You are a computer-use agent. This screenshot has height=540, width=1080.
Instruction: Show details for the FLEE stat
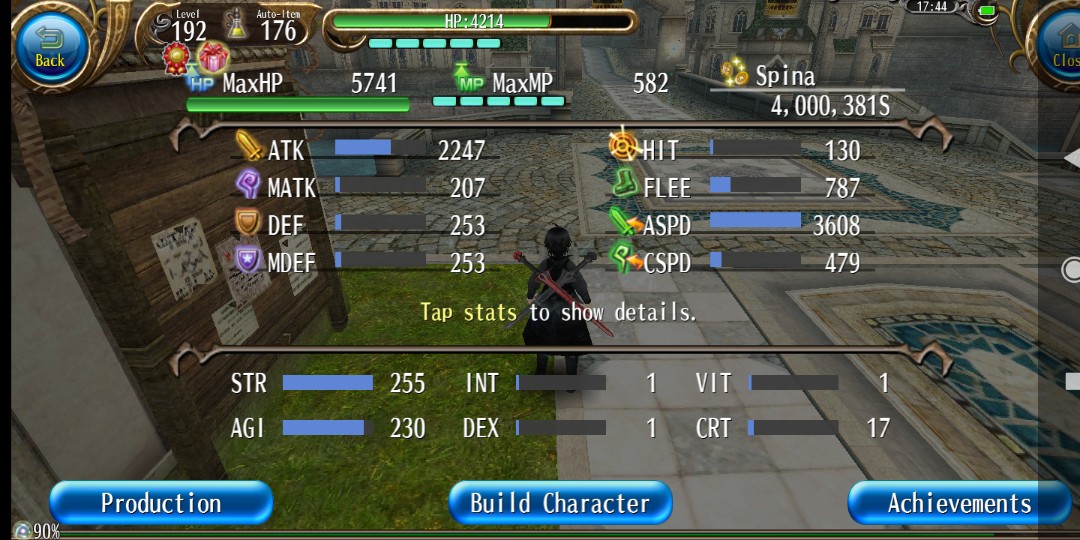tap(735, 187)
